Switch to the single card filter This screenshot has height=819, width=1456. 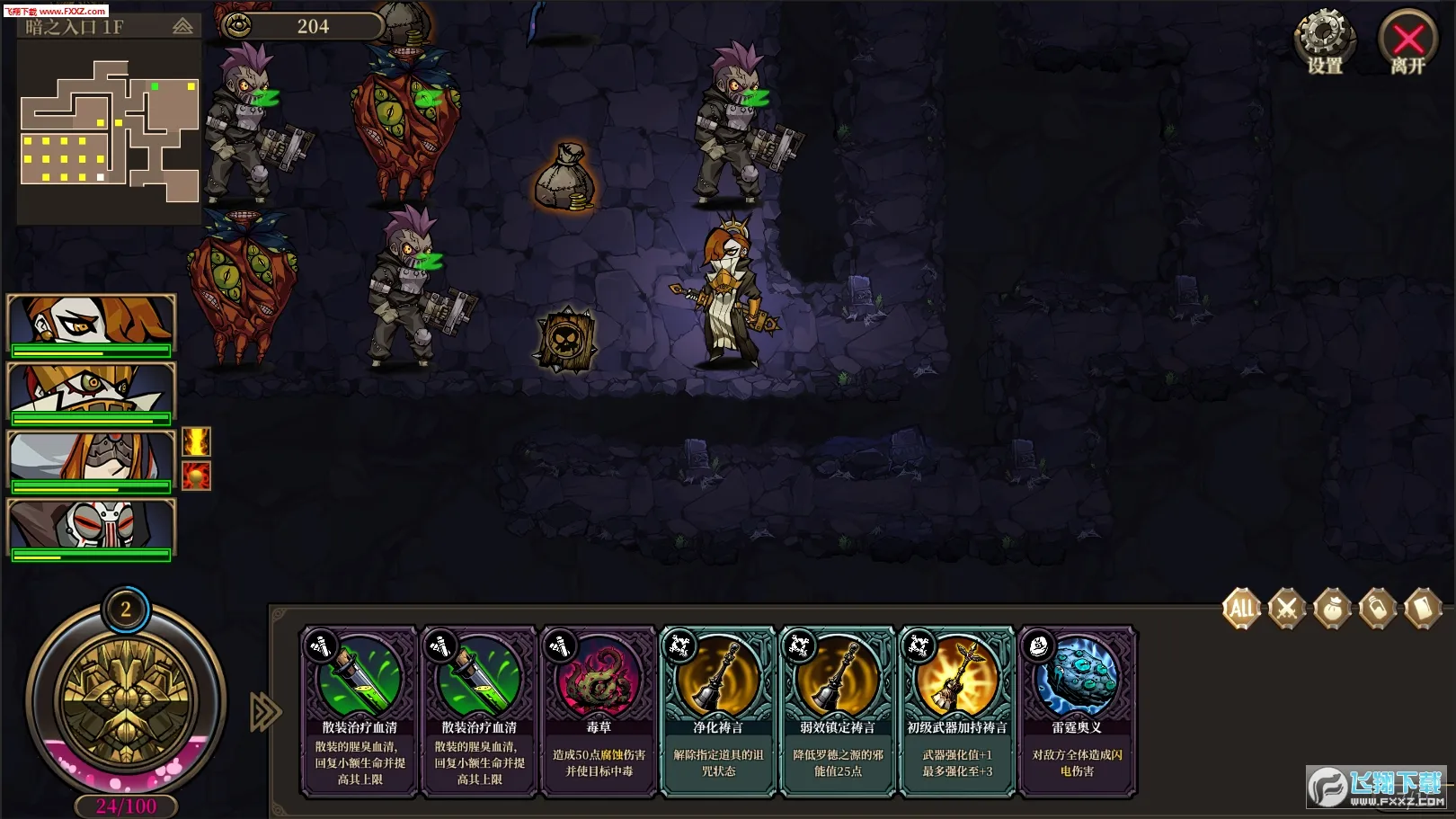pos(1423,609)
